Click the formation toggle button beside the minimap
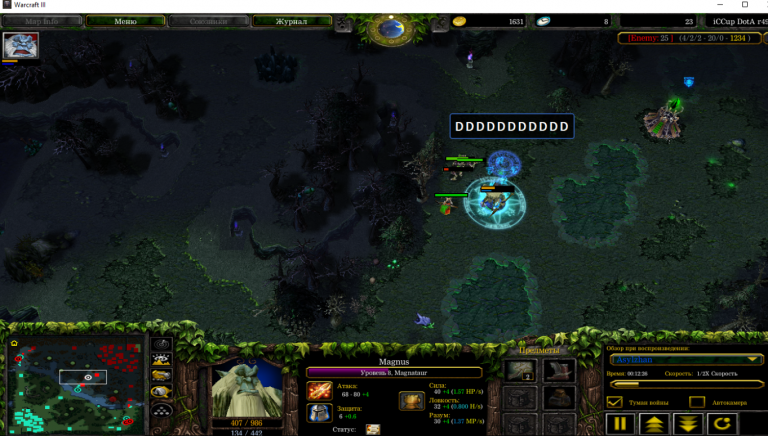The height and width of the screenshot is (436, 768). pos(161,409)
